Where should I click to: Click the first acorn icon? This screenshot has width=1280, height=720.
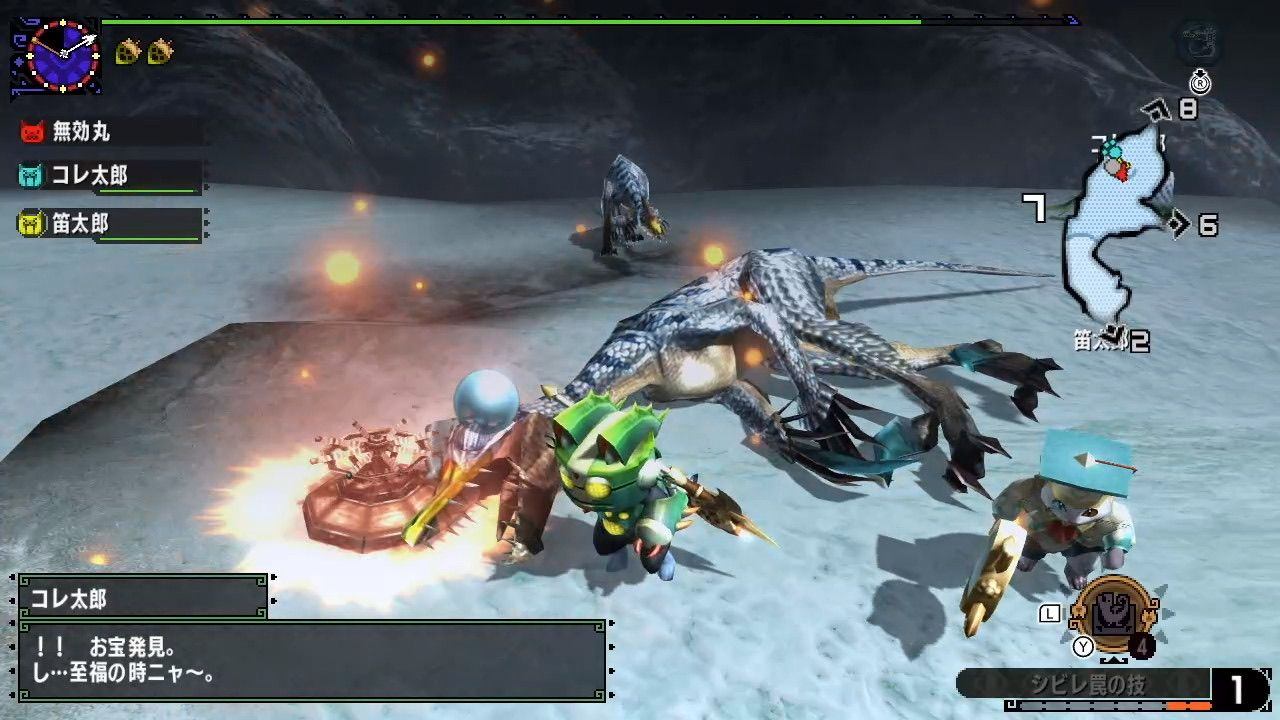click(127, 51)
